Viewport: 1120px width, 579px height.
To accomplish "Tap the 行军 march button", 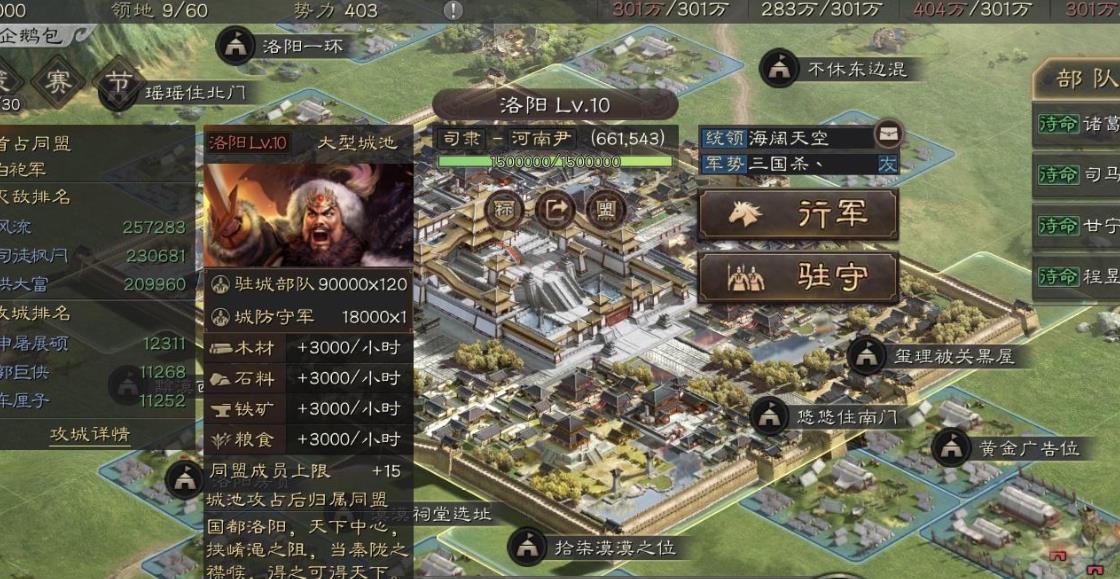I will click(x=798, y=214).
